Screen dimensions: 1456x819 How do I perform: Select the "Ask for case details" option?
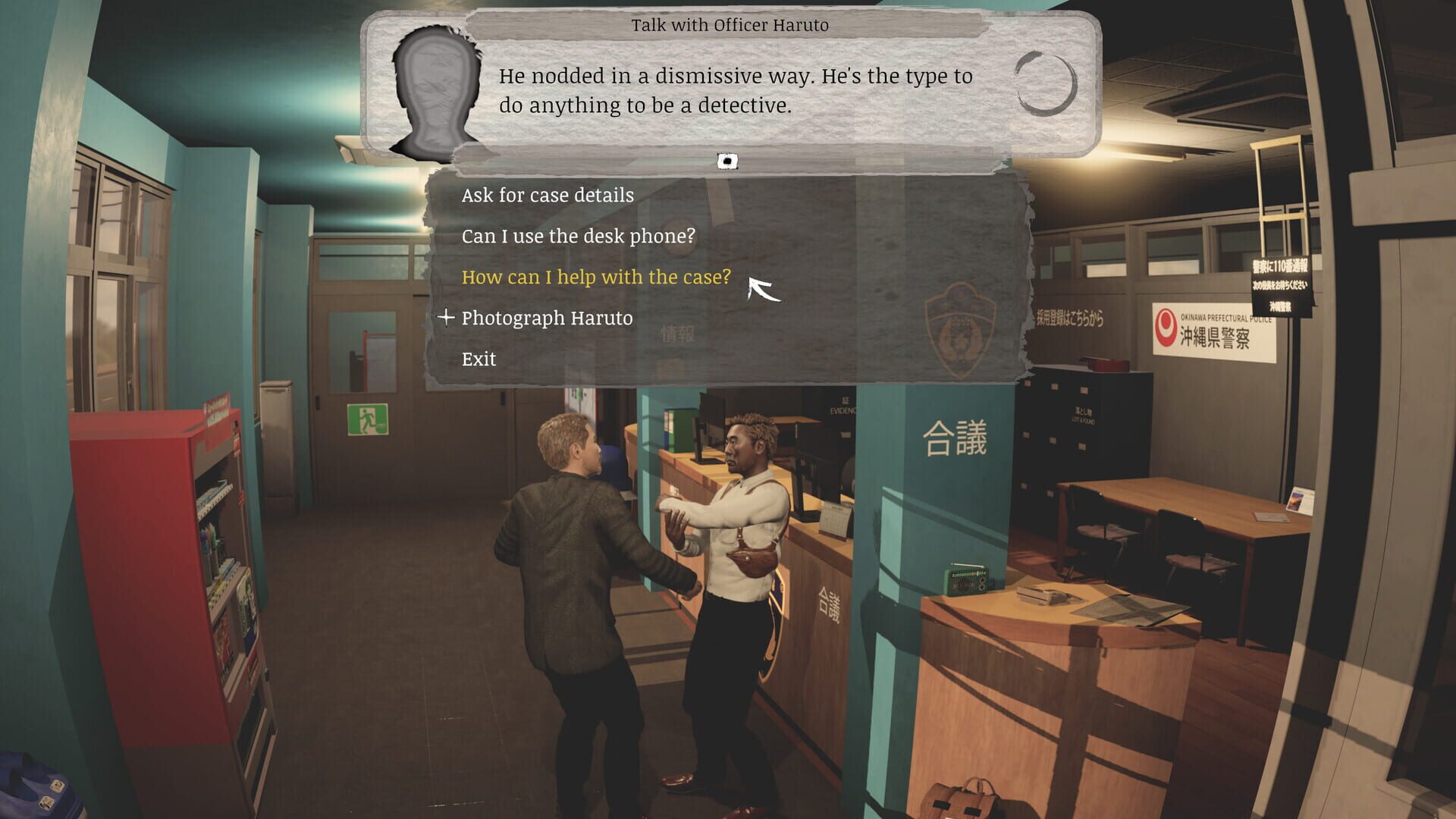point(548,195)
